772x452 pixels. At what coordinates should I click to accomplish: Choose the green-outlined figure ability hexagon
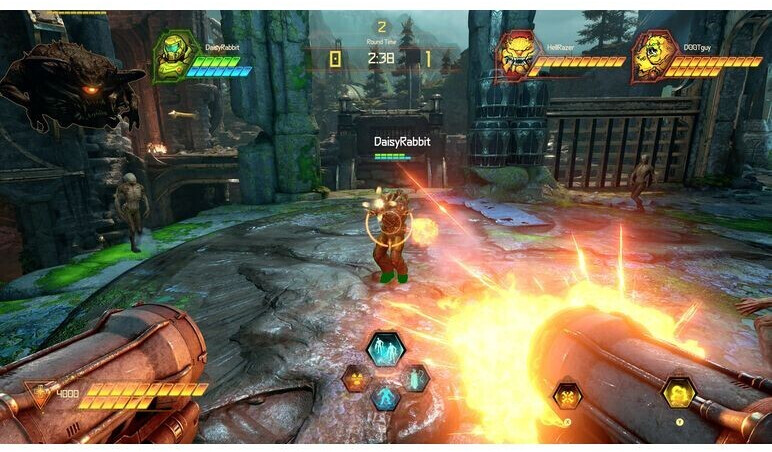pyautogui.click(x=415, y=378)
